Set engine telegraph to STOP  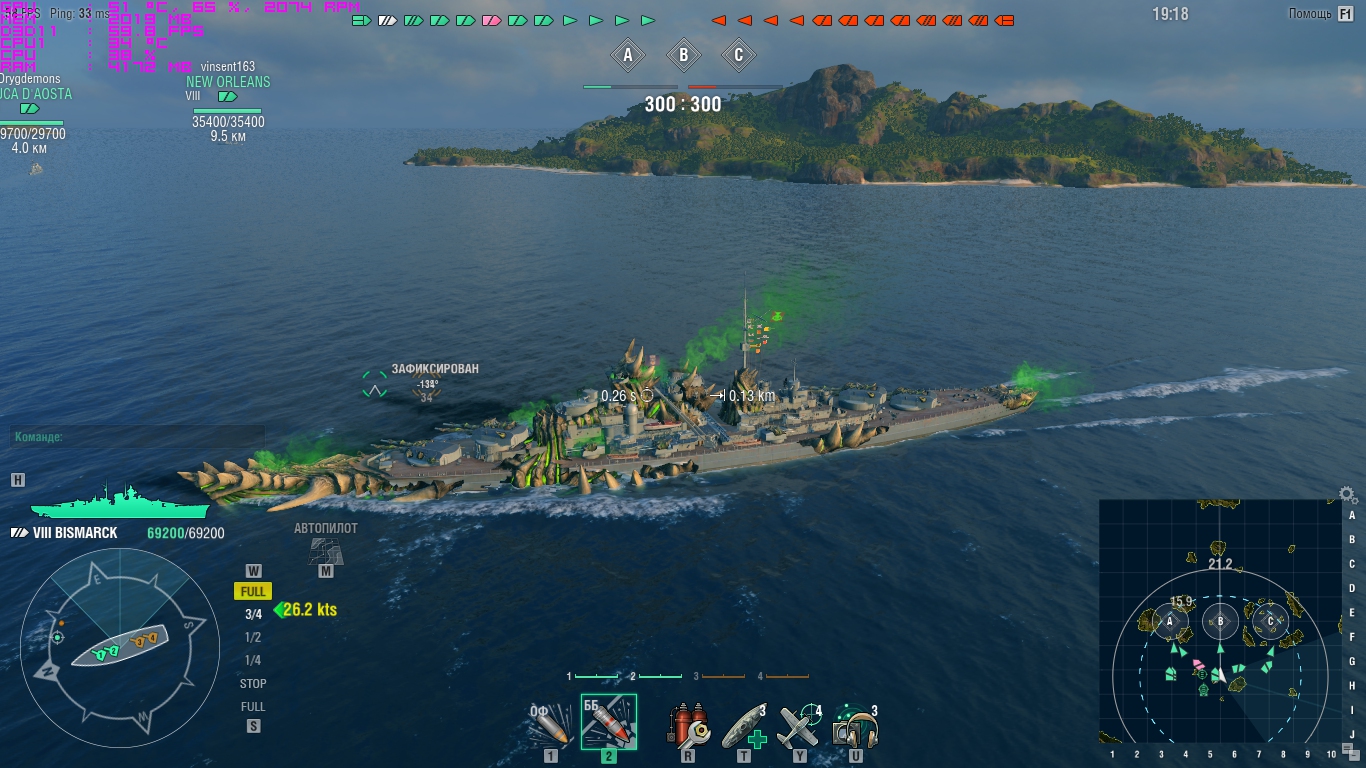click(x=253, y=684)
